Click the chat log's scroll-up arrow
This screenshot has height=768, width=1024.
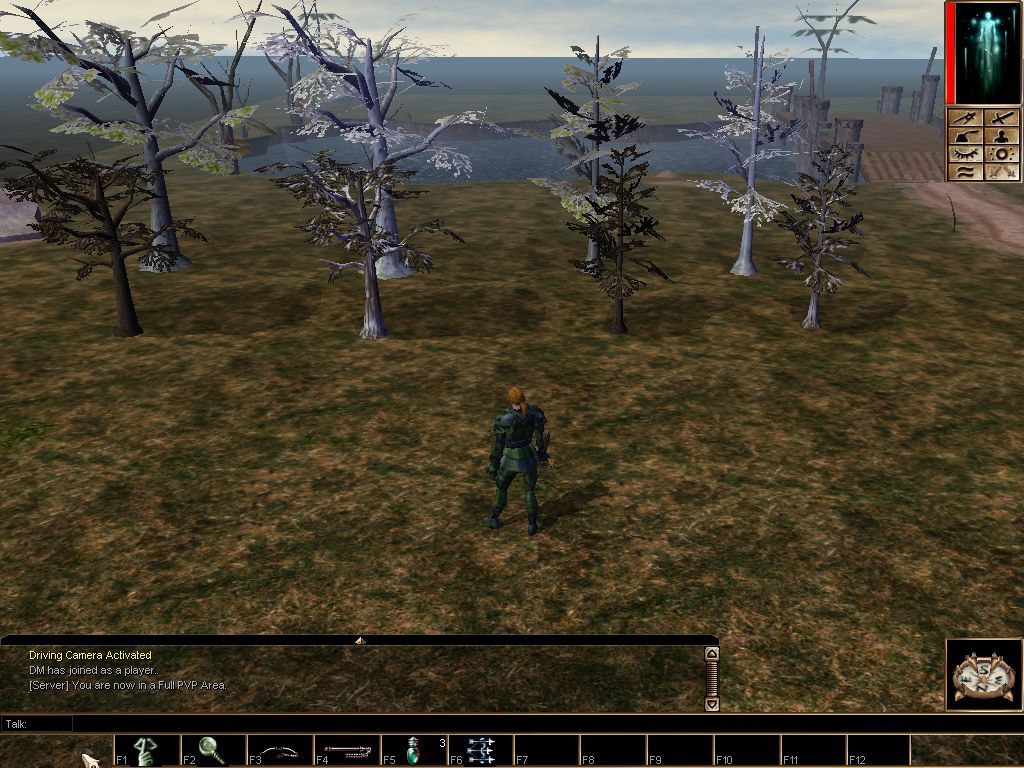tap(712, 654)
